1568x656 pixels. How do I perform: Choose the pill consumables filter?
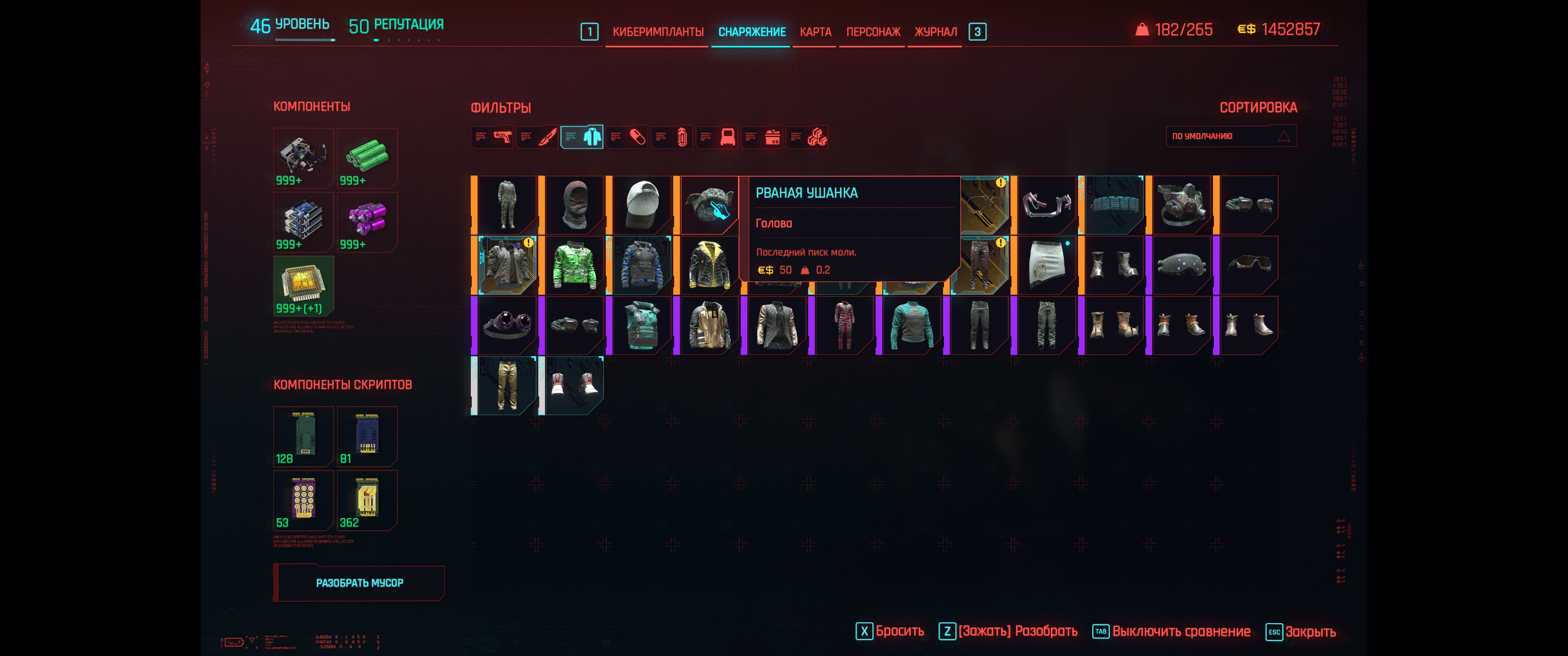[x=628, y=137]
